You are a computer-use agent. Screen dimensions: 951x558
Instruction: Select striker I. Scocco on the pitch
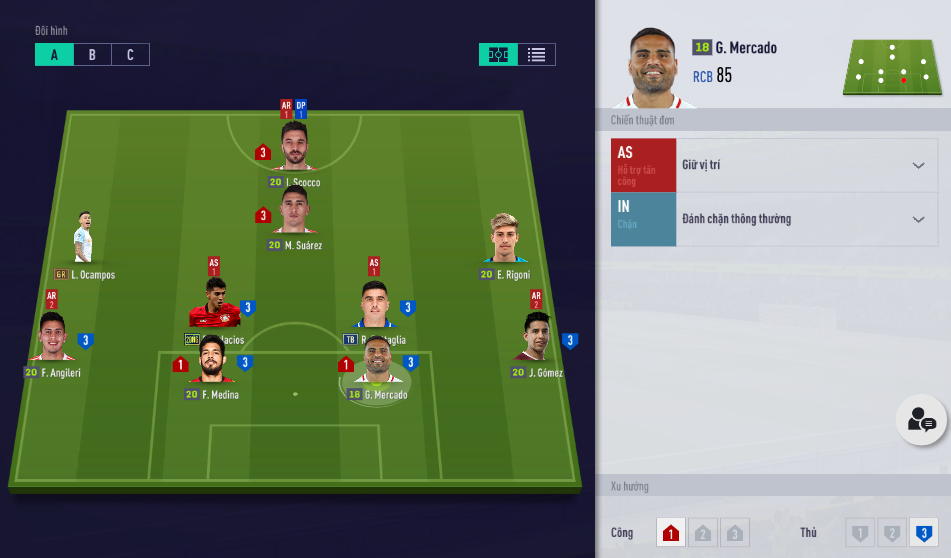294,150
